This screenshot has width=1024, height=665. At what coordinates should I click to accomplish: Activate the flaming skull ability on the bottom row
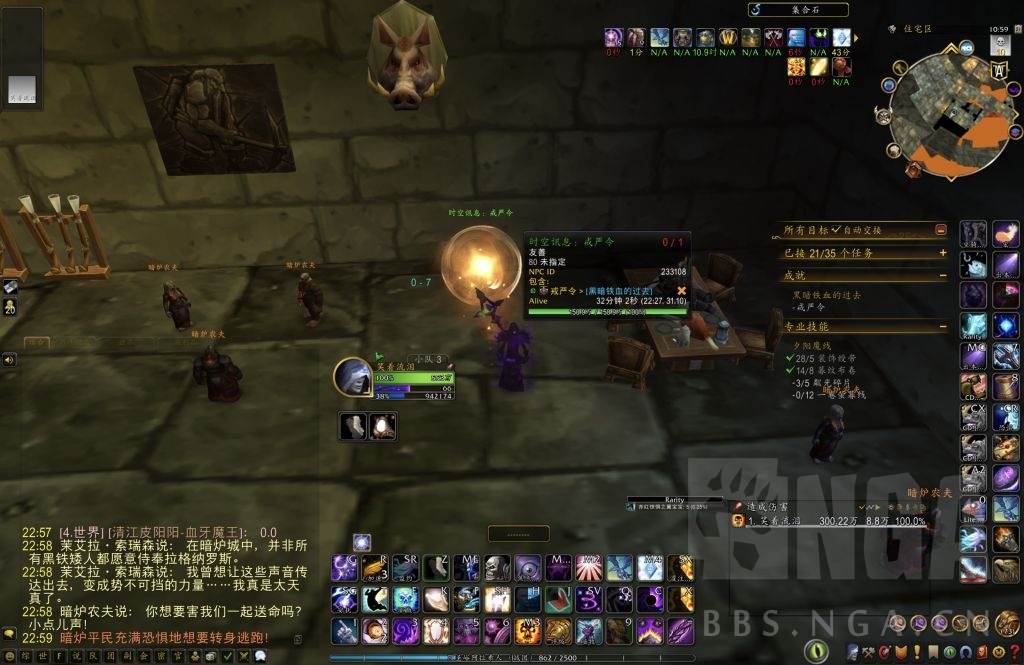[x=528, y=631]
